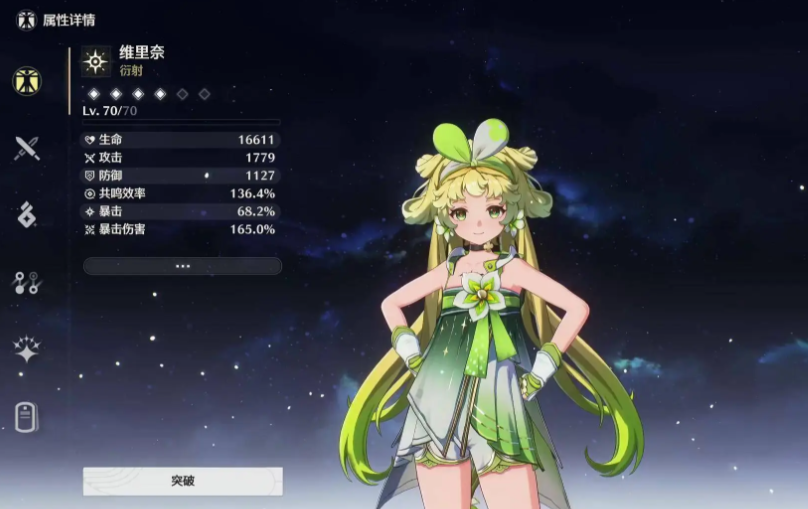Open the skill tree nodes tab

[x=27, y=283]
